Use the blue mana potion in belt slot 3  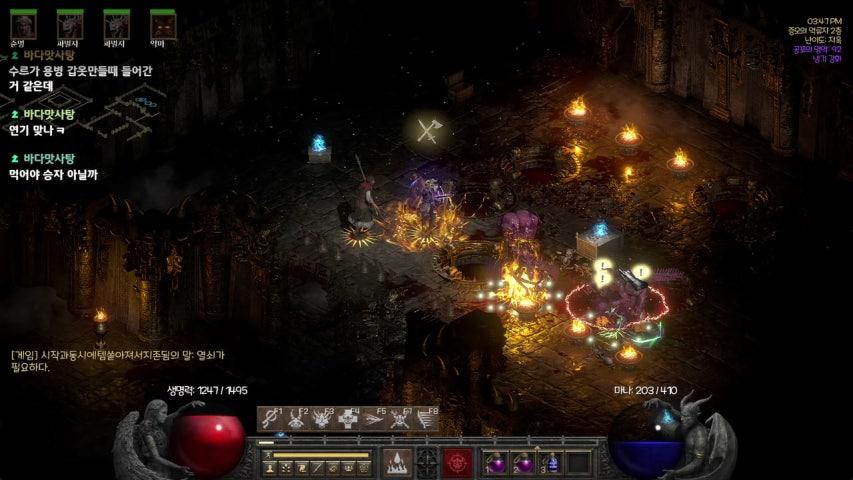(x=551, y=463)
